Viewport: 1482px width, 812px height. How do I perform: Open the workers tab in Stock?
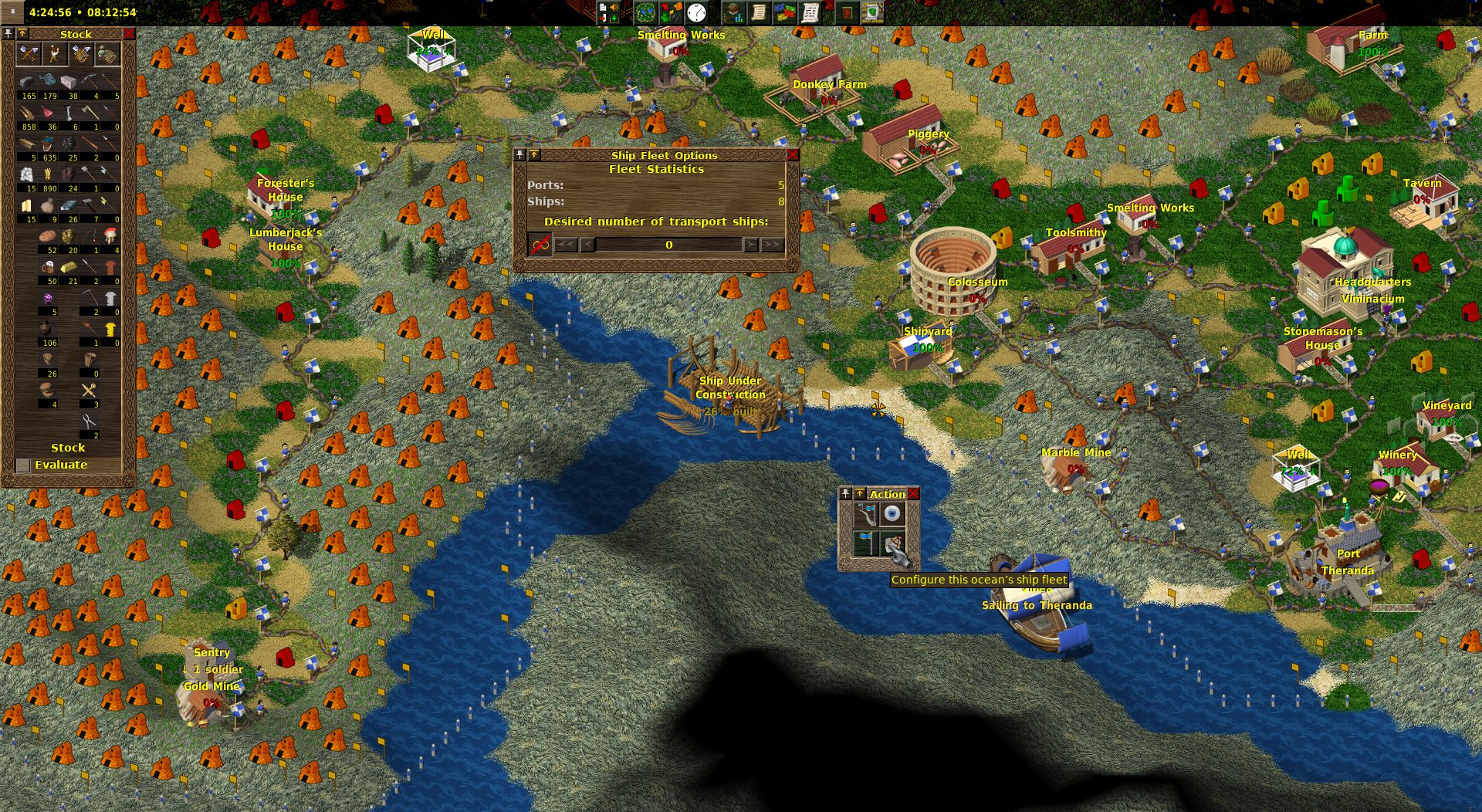tap(54, 54)
